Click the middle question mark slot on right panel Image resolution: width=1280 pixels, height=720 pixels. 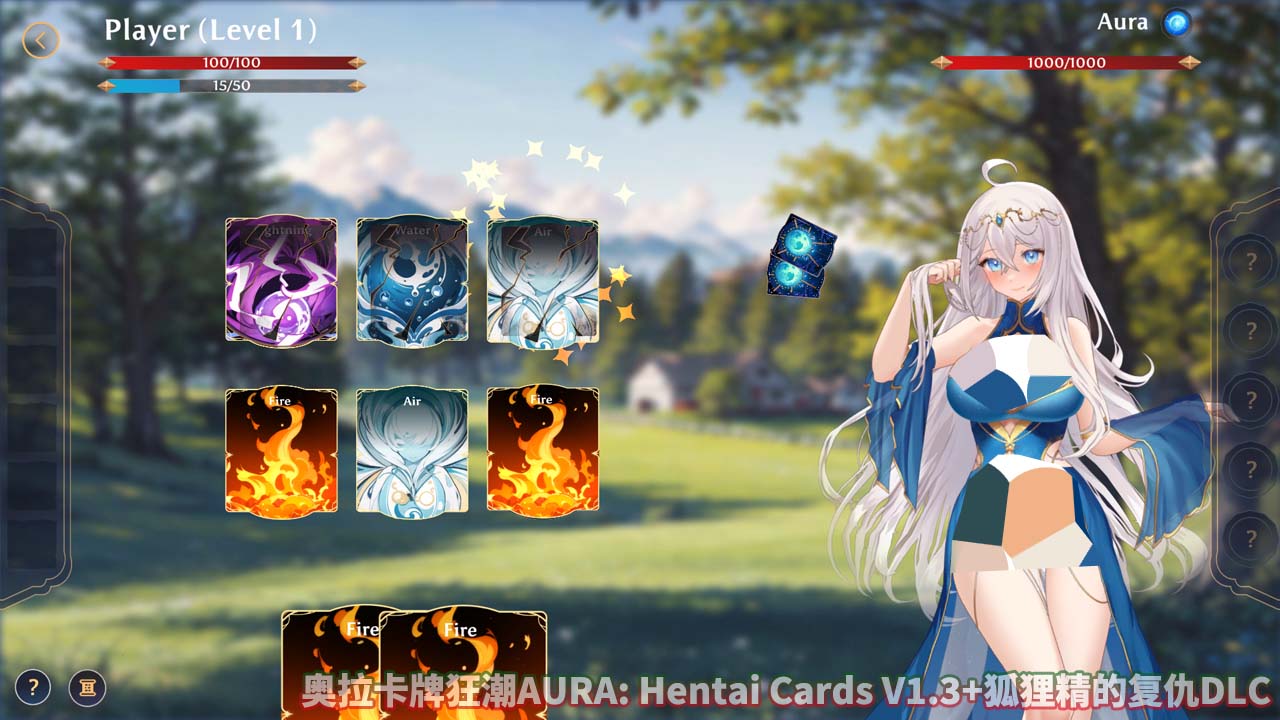tap(1253, 397)
